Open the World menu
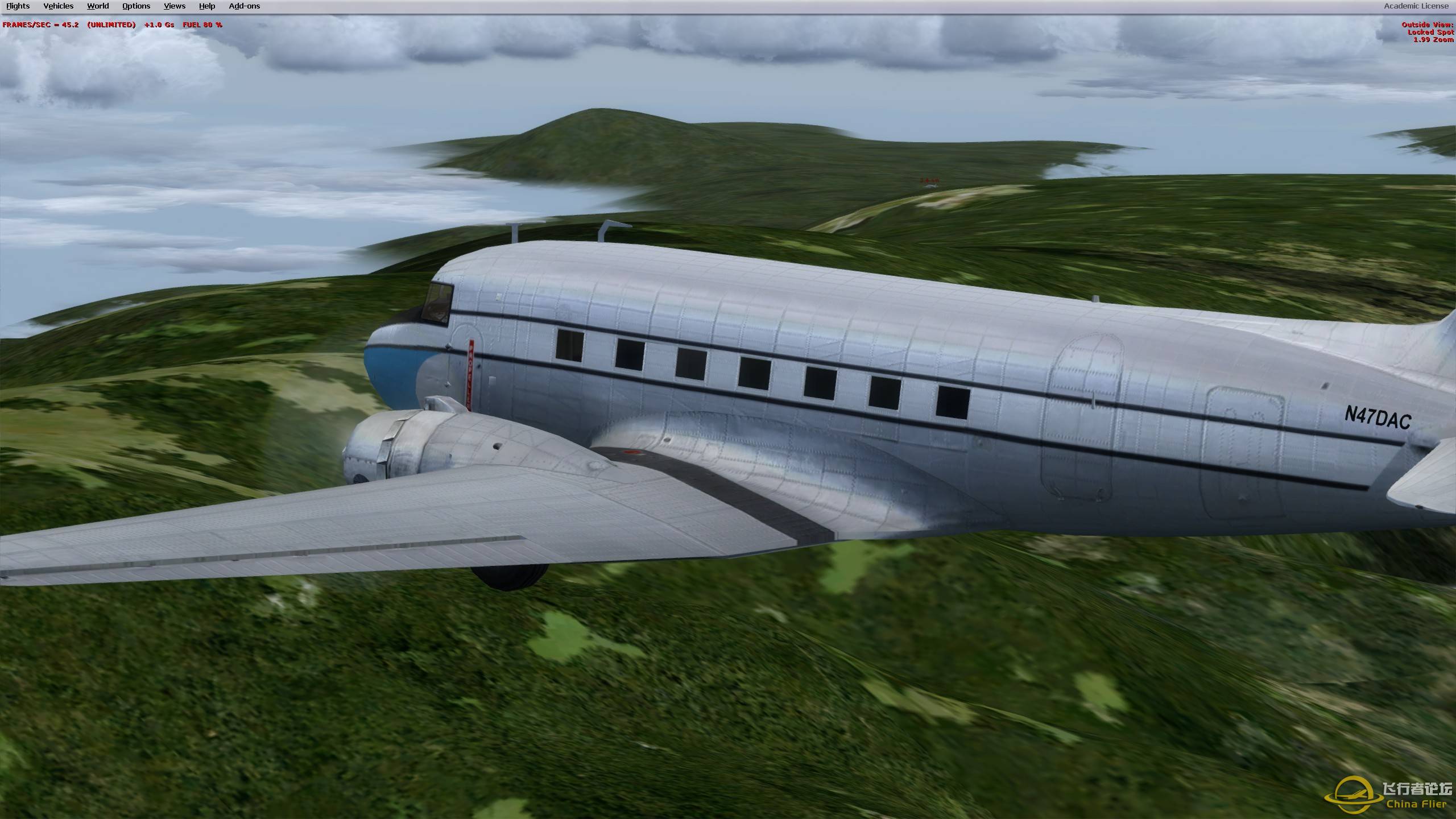 tap(97, 6)
